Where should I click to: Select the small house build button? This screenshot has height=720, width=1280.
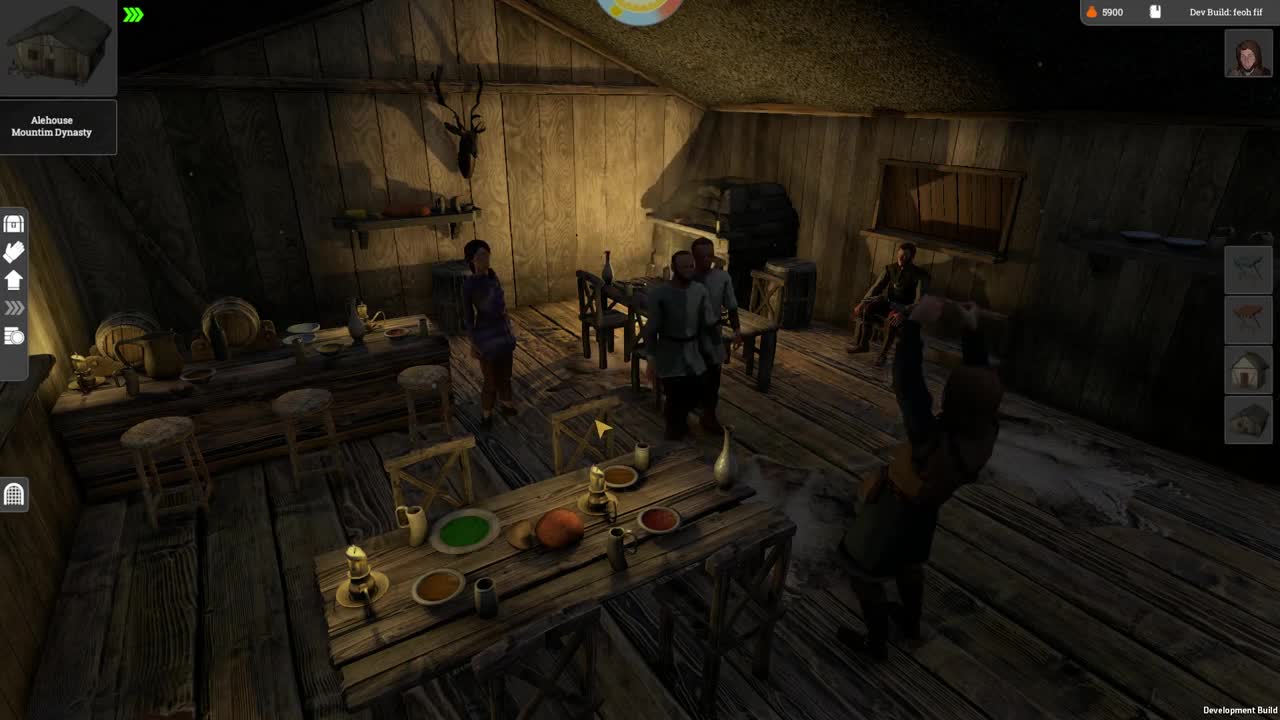click(x=1248, y=369)
